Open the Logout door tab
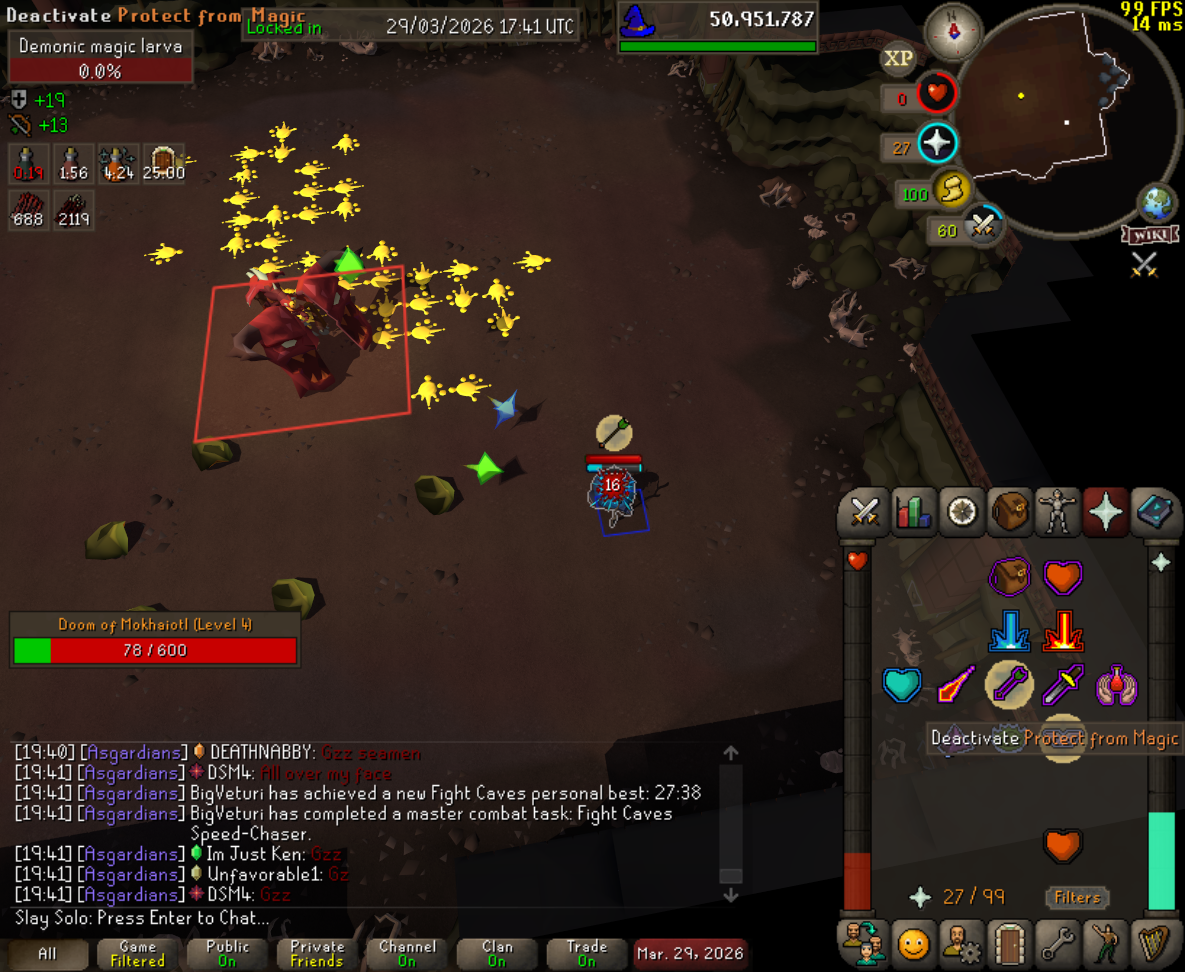 pyautogui.click(x=1010, y=943)
